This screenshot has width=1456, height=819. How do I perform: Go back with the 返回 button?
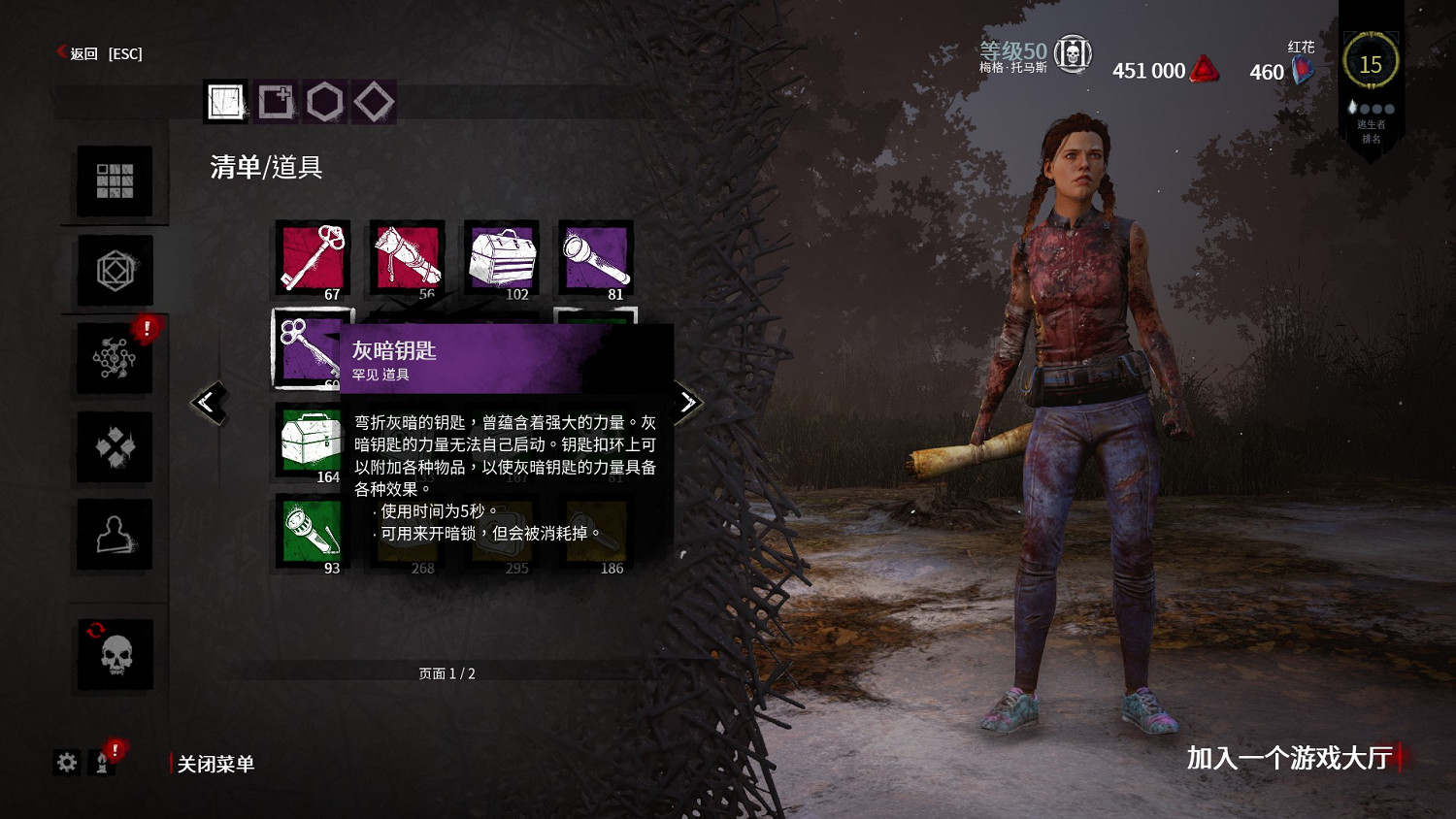pos(84,53)
